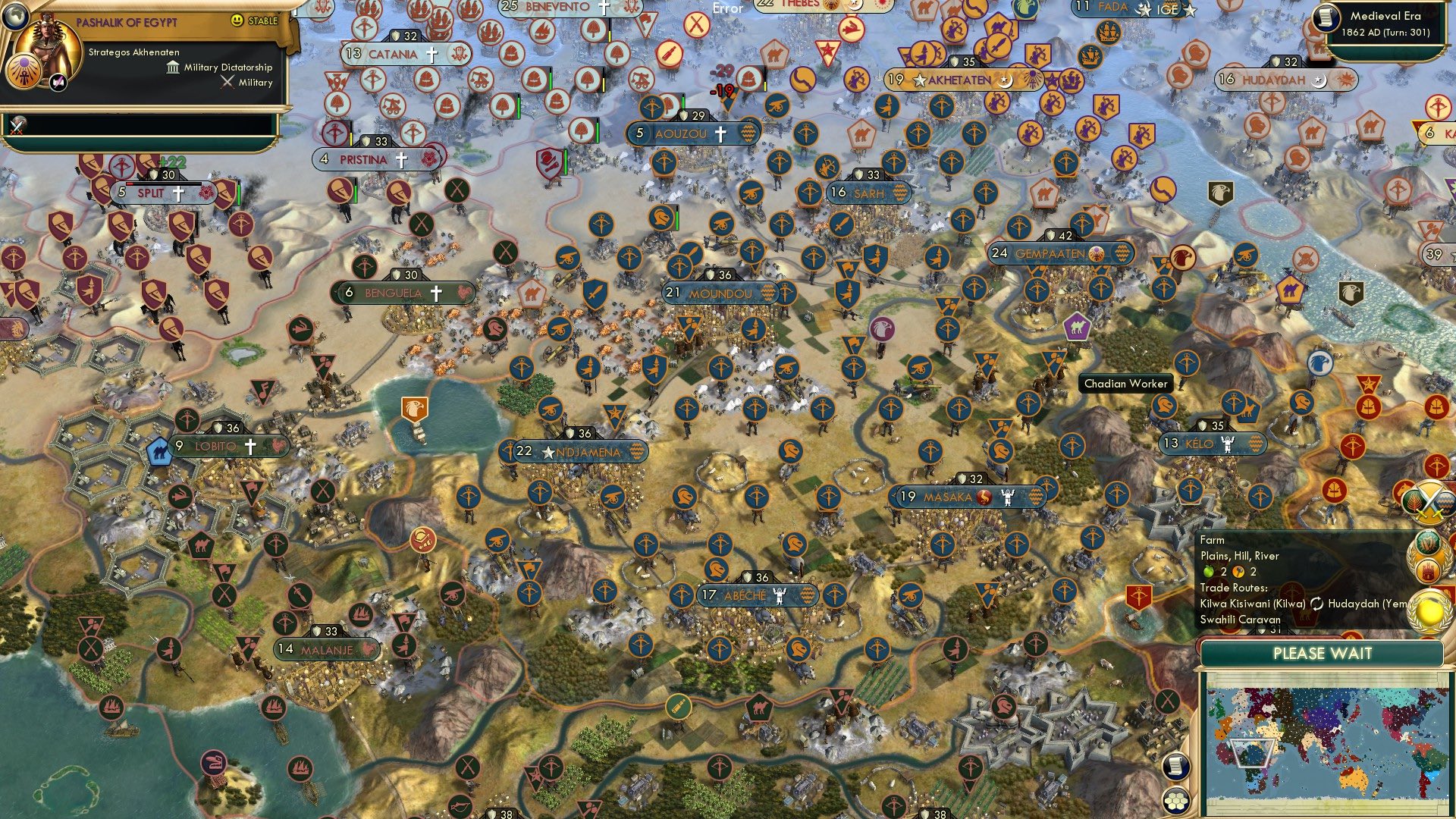Select the N'Djamena city banner

[x=582, y=452]
